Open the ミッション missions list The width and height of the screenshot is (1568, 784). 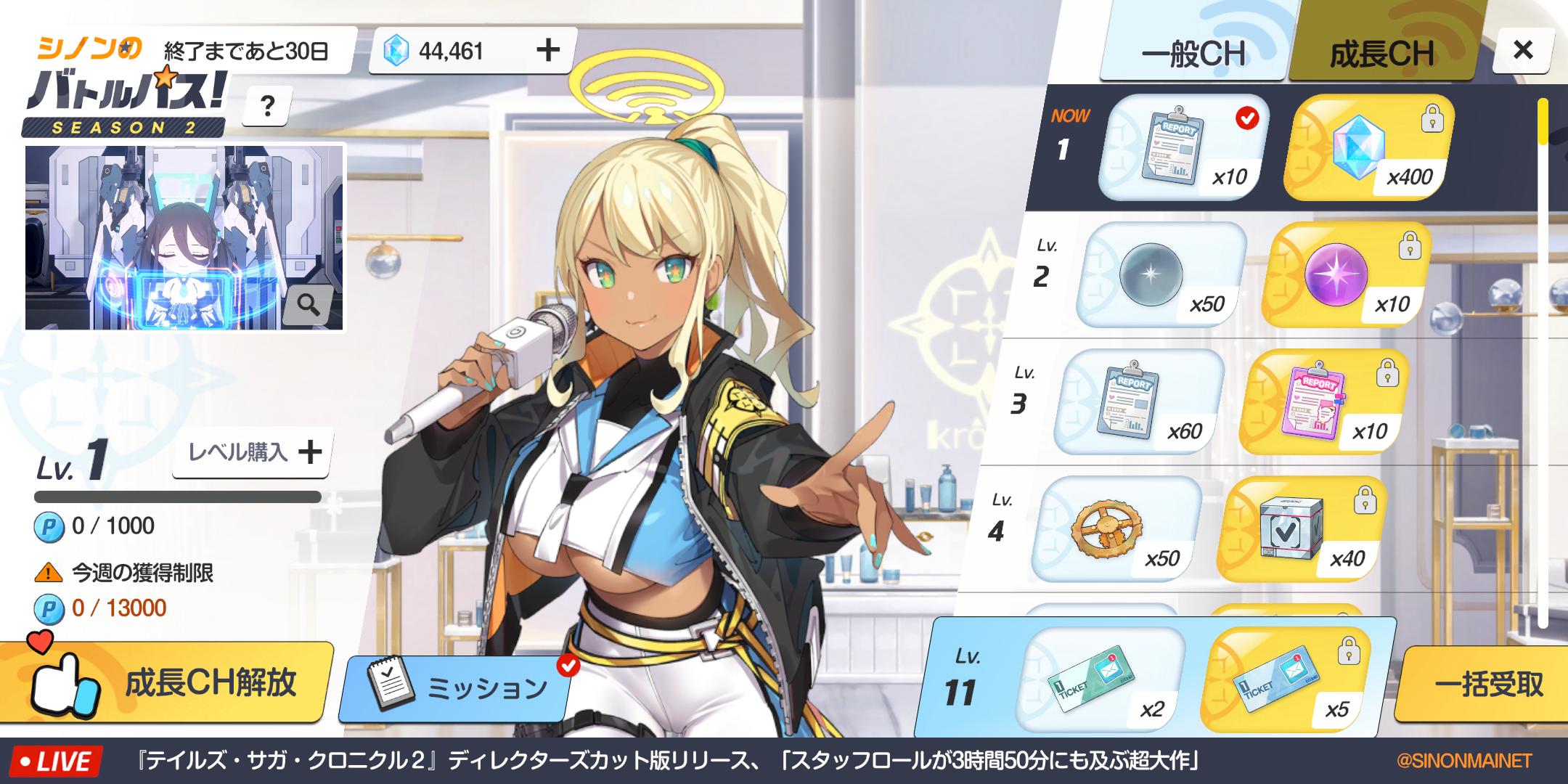click(x=457, y=687)
